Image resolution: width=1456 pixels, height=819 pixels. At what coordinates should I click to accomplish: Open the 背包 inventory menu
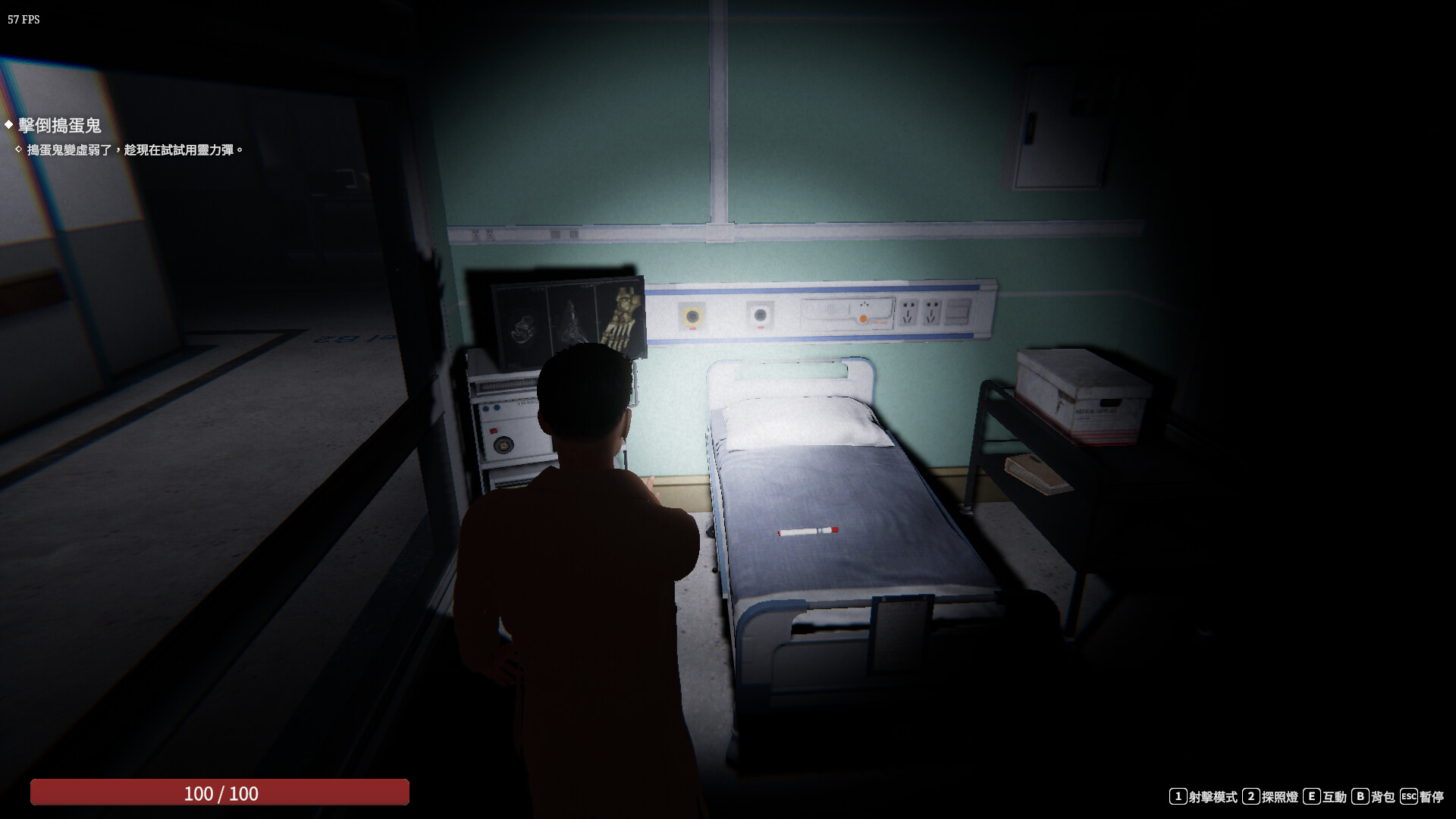(x=1383, y=795)
